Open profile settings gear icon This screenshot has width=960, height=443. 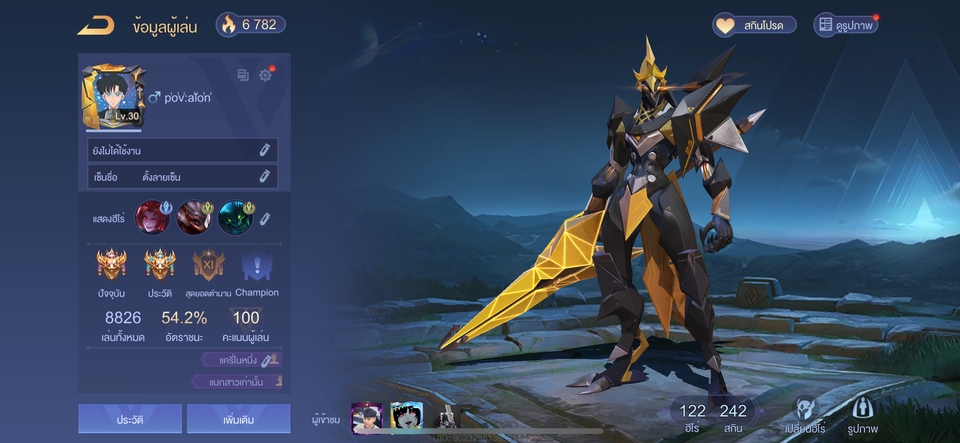pos(265,75)
